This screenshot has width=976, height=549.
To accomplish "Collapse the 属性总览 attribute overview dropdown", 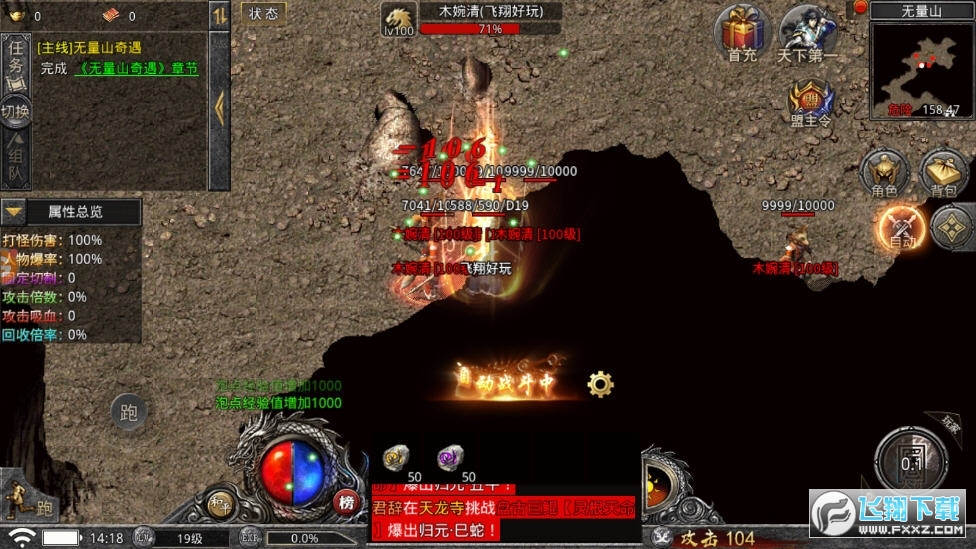I will (x=13, y=212).
